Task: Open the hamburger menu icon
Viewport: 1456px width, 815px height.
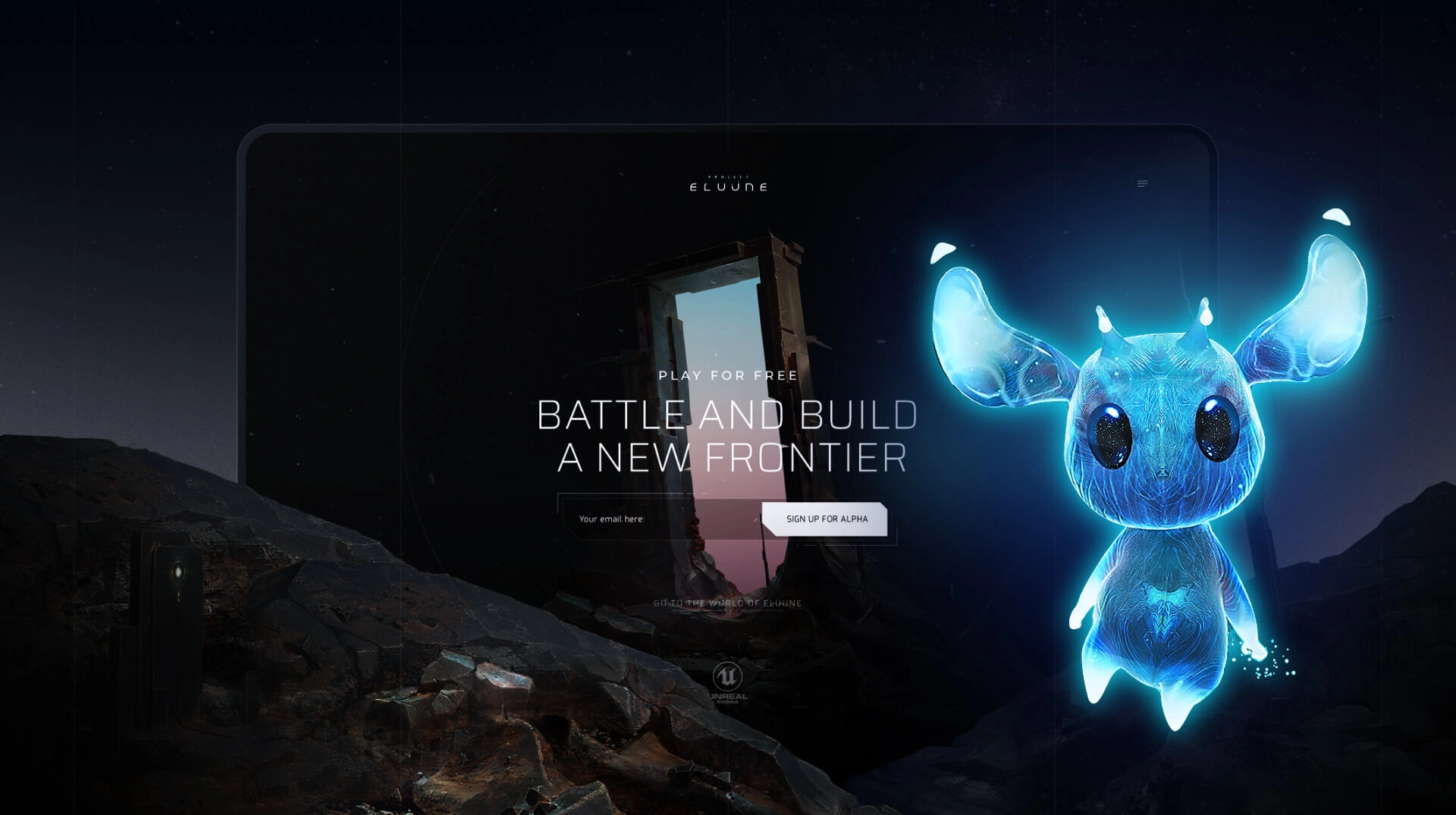Action: [x=1142, y=183]
